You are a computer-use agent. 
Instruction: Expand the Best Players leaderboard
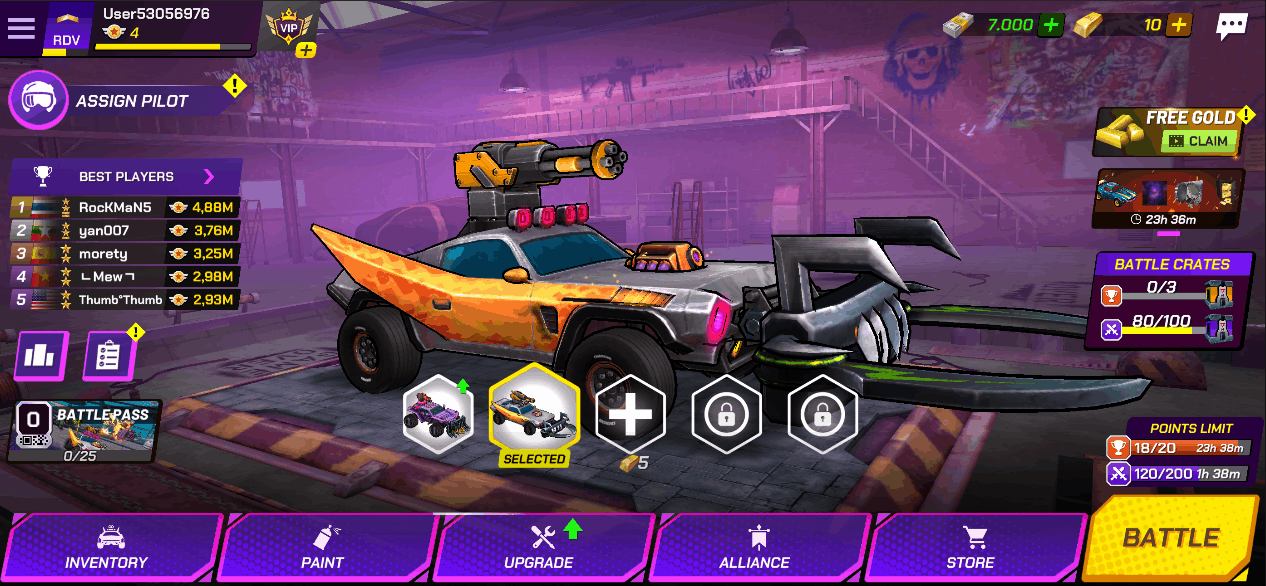tap(209, 177)
